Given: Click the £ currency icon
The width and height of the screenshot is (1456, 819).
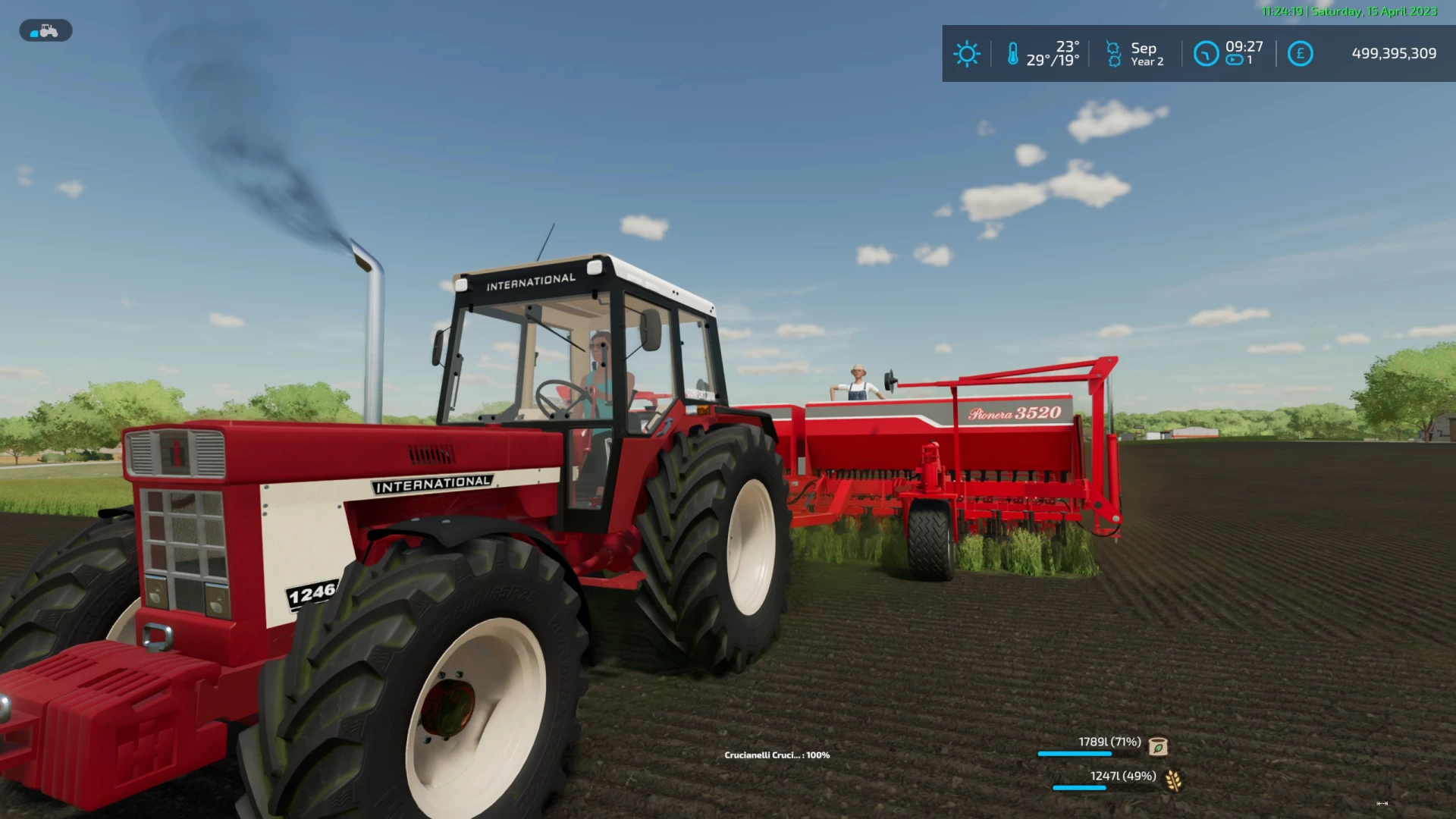Looking at the screenshot, I should tap(1300, 54).
